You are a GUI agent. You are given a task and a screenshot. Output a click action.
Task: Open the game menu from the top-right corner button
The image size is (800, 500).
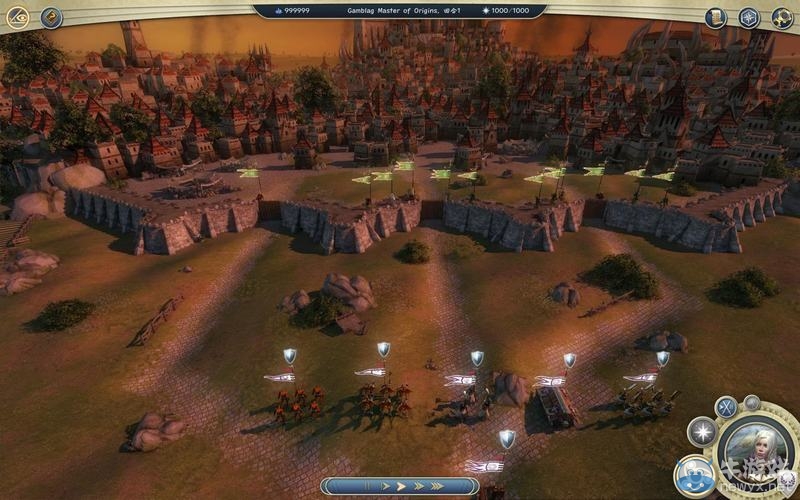tap(782, 17)
